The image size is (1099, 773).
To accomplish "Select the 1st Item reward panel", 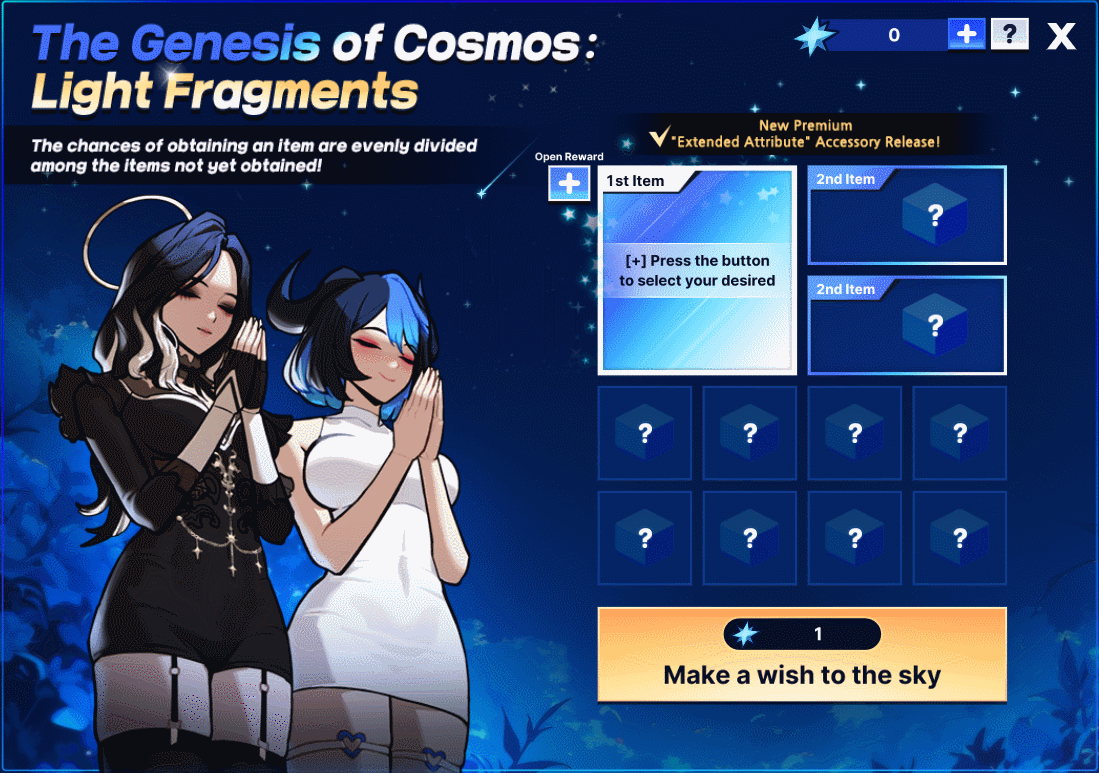I will (x=697, y=271).
